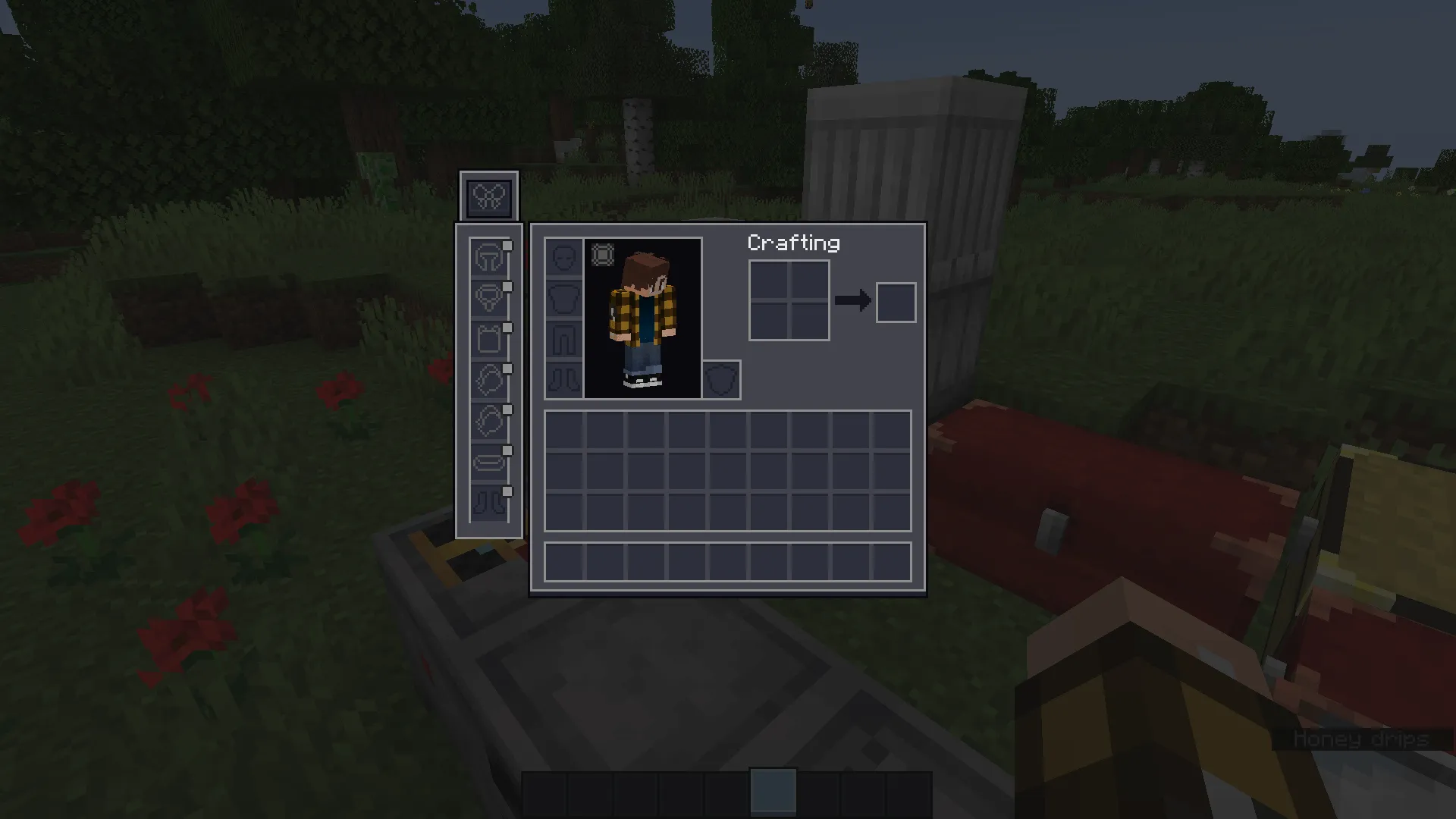Click the necklace cosmetic slot in sidebar

(x=488, y=297)
